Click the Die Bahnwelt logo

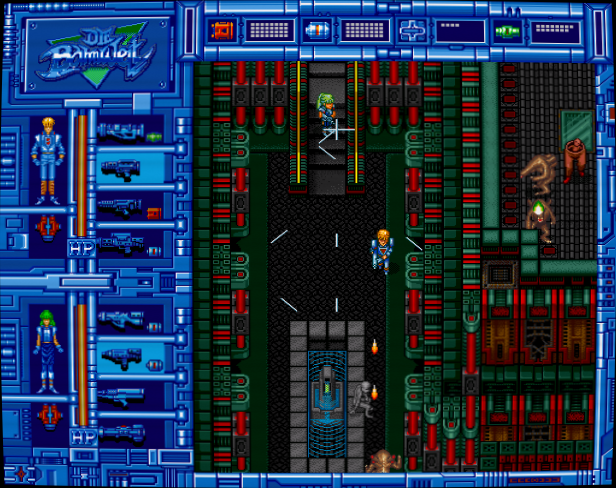(92, 48)
